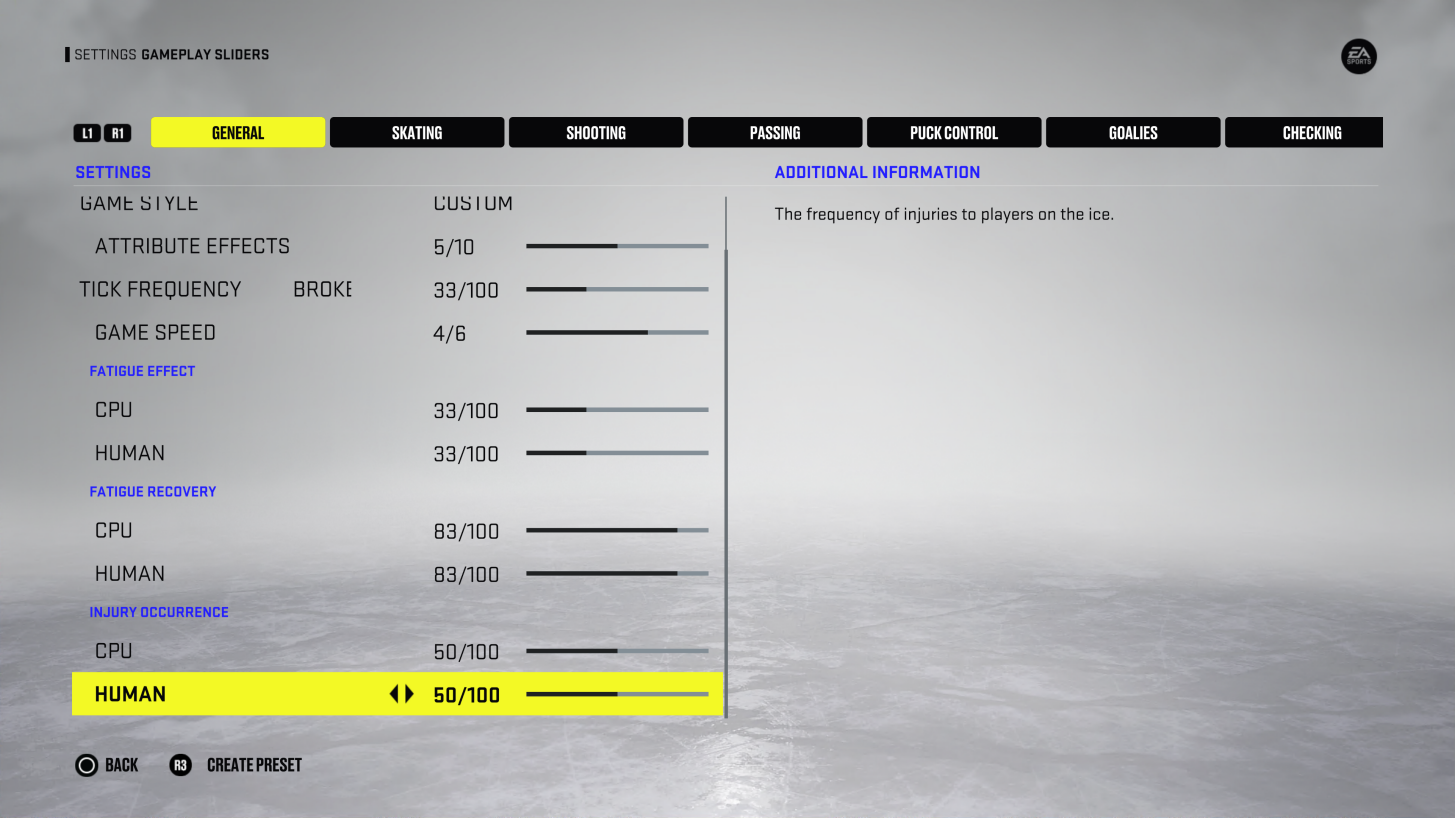The height and width of the screenshot is (818, 1455).
Task: Click the EA Sports logo
Action: point(1358,56)
